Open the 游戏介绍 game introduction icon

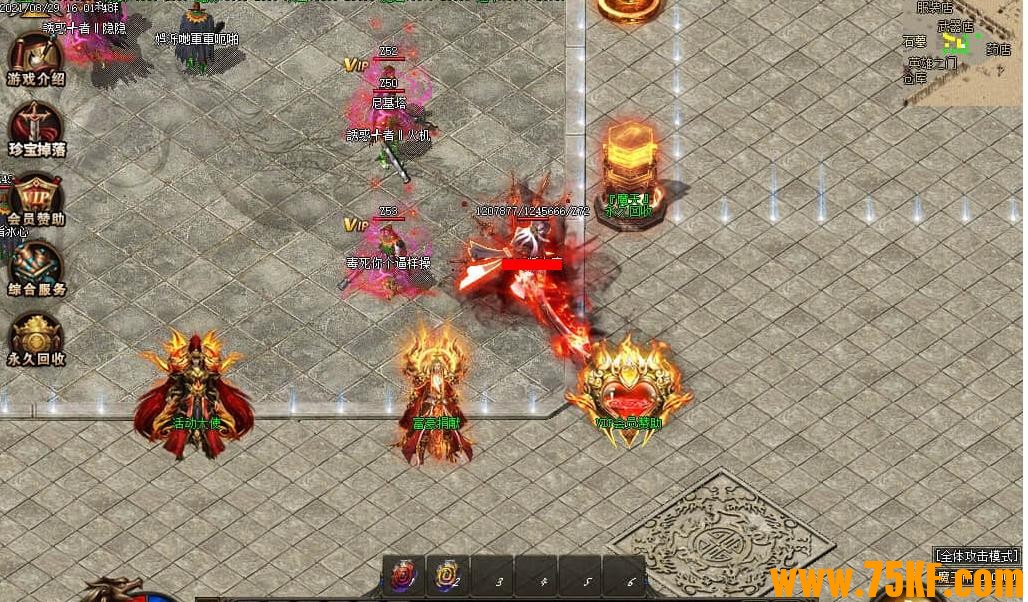coord(36,59)
